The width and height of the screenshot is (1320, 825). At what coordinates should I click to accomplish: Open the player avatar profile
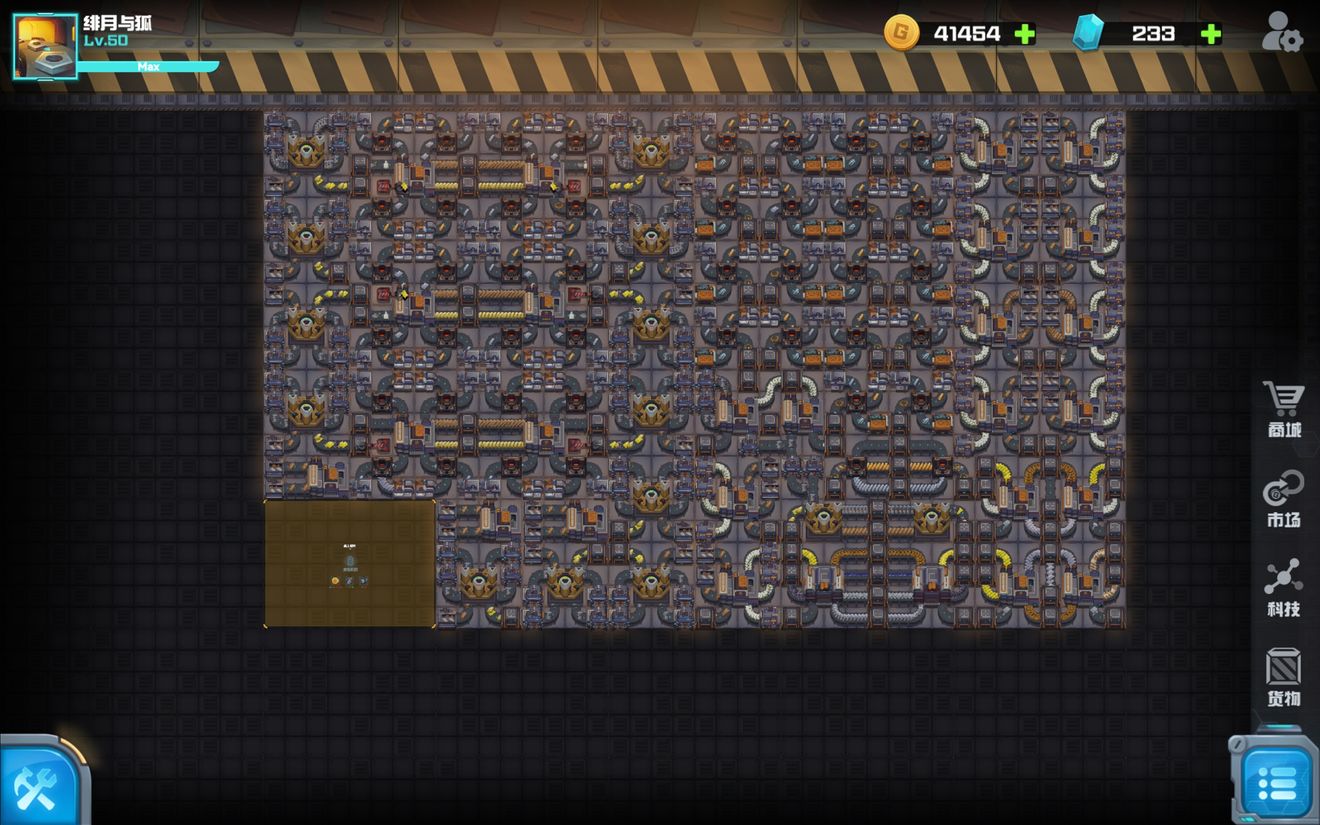point(45,46)
